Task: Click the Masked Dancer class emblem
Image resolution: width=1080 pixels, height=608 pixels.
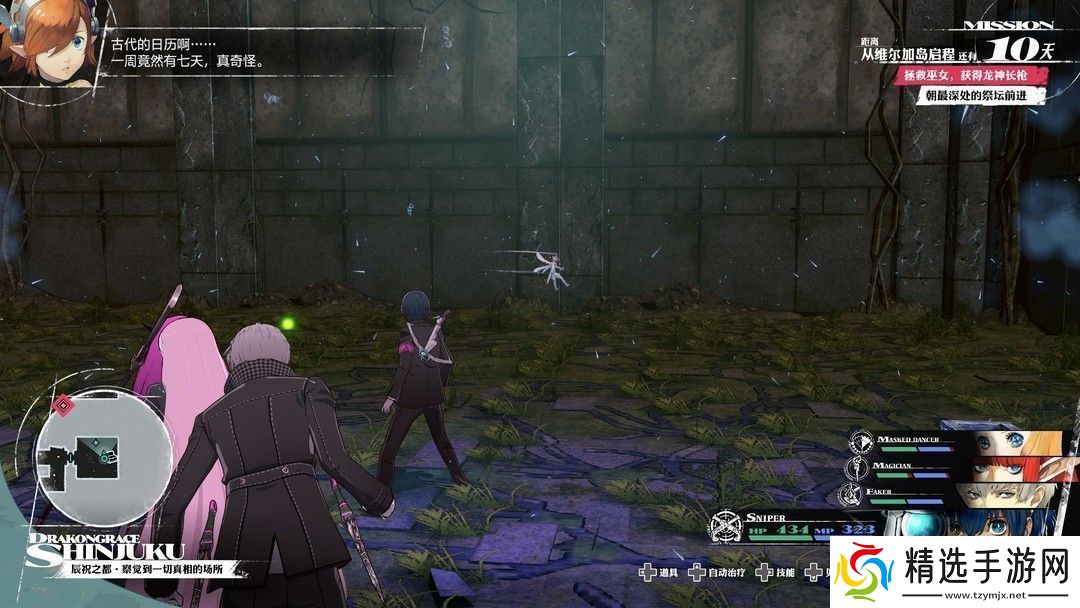Action: tap(862, 441)
